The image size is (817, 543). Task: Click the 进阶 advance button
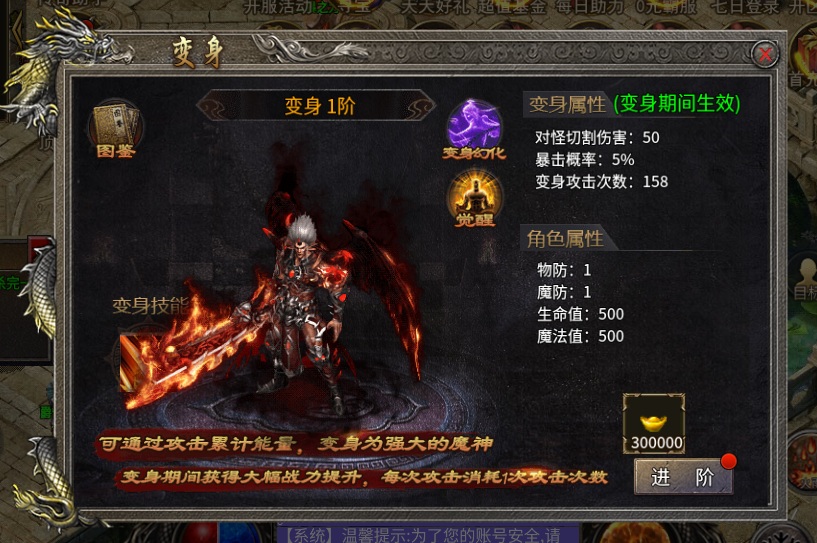point(683,477)
